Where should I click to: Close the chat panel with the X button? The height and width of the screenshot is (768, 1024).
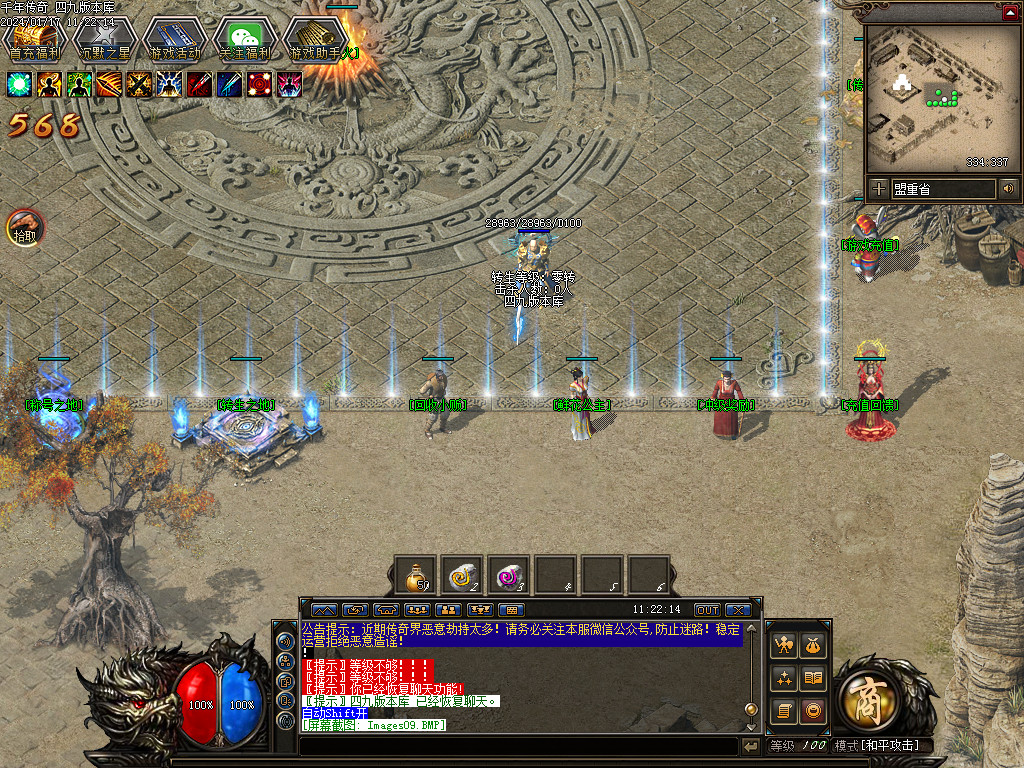(x=738, y=610)
